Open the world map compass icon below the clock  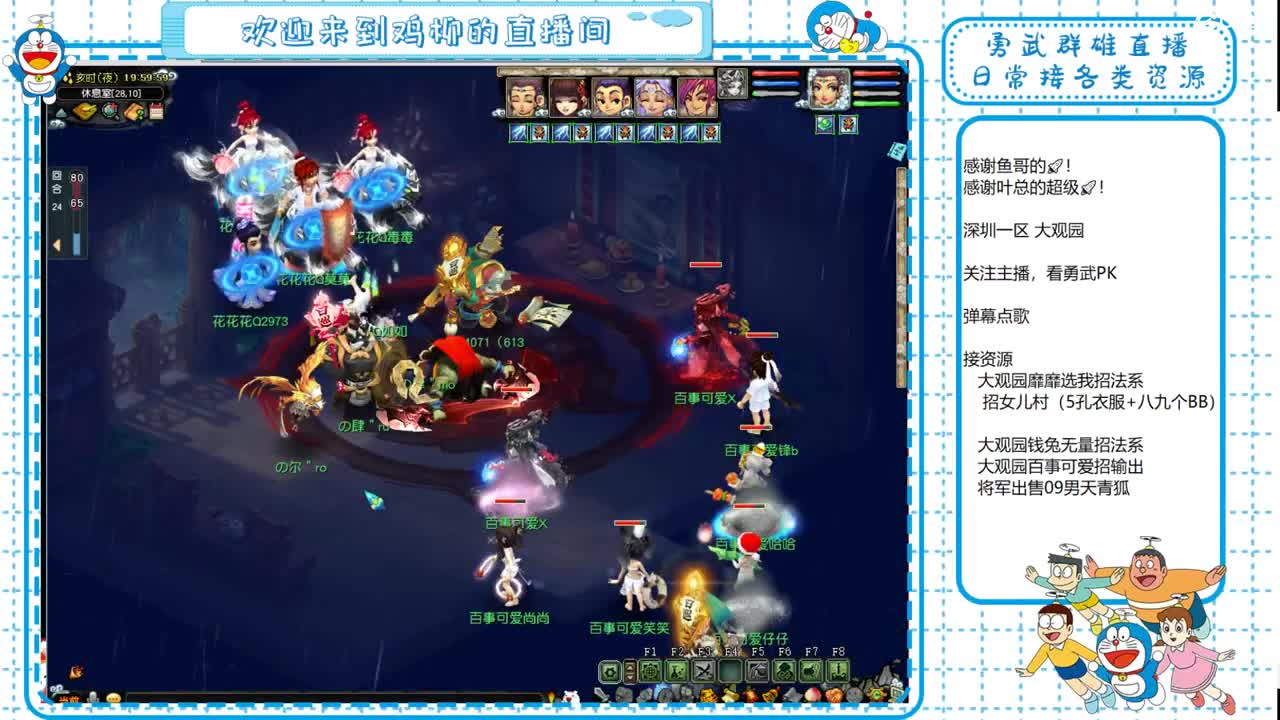[x=109, y=112]
